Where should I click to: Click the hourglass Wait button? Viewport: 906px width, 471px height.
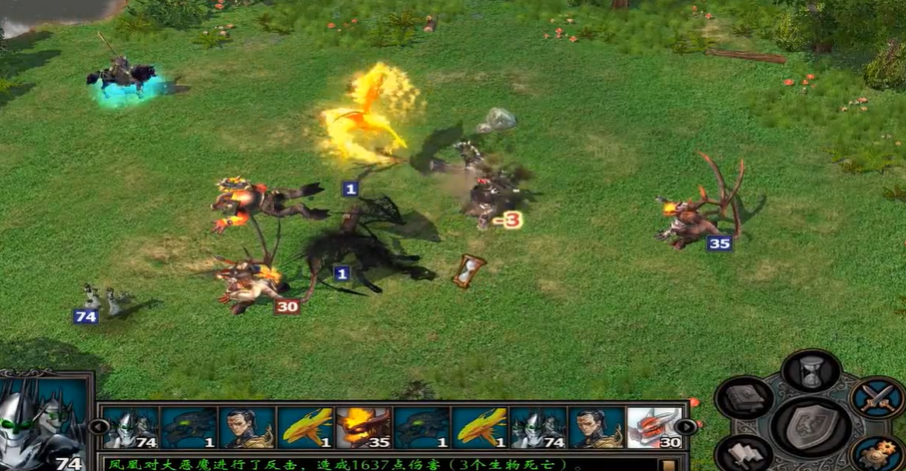pos(811,371)
